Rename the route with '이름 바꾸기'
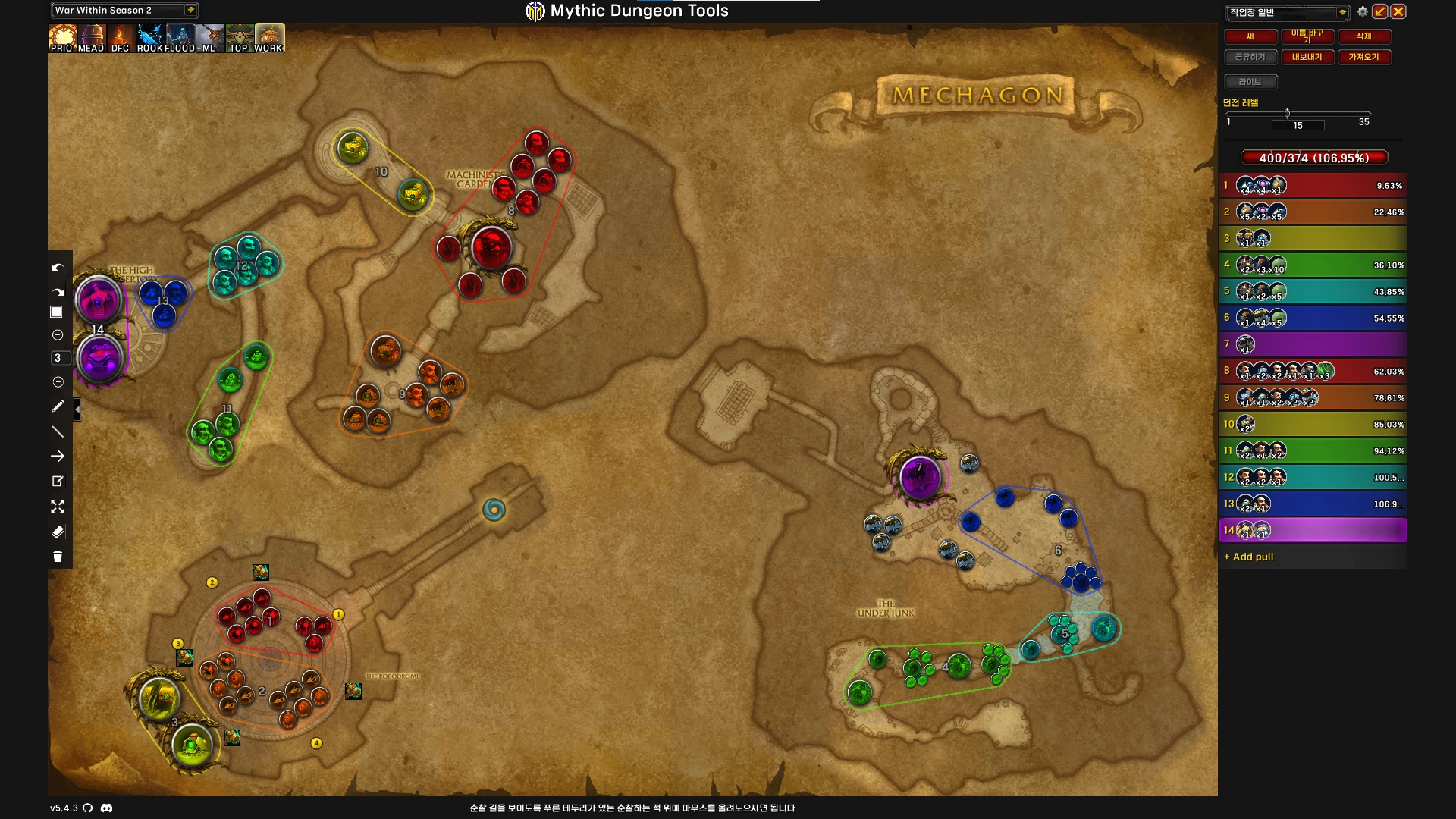This screenshot has width=1456, height=819. [1307, 36]
